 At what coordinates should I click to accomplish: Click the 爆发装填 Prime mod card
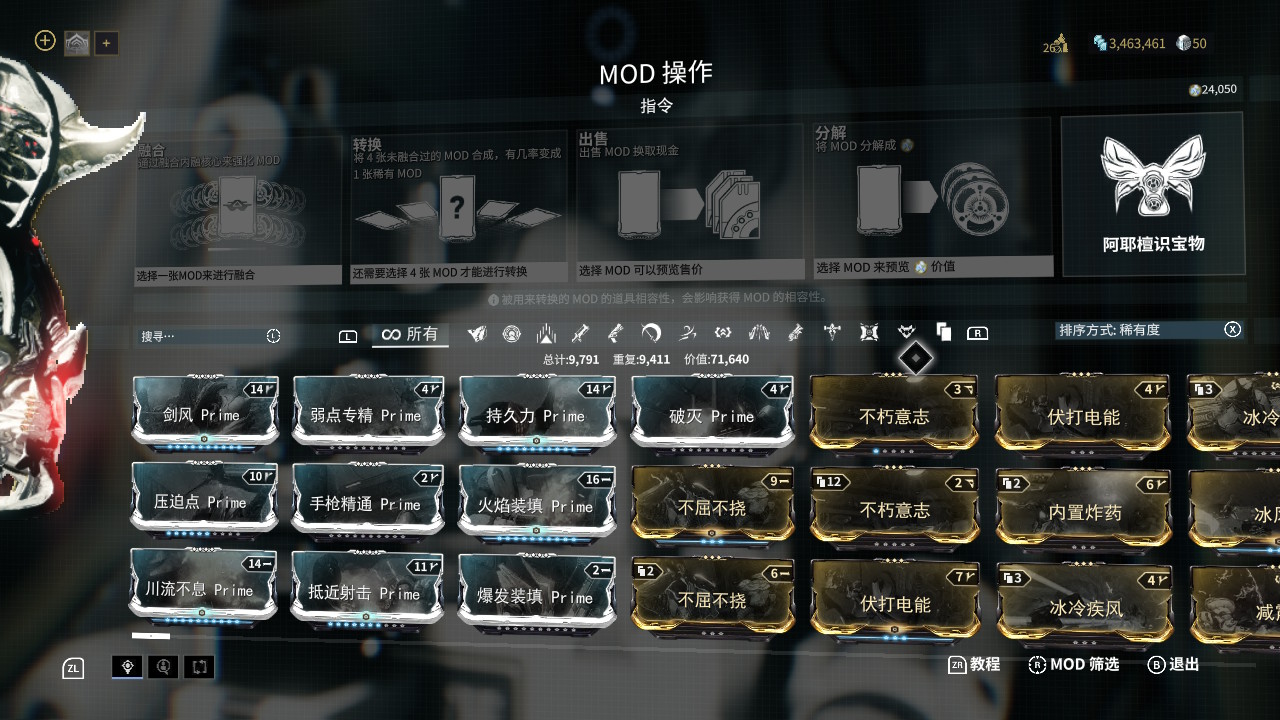[536, 596]
